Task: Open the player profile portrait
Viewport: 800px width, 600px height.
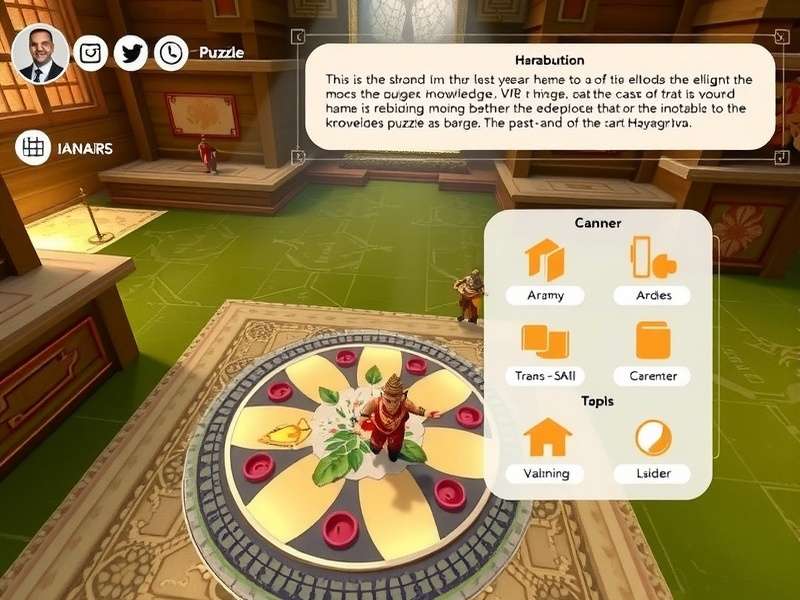Action: tap(41, 53)
